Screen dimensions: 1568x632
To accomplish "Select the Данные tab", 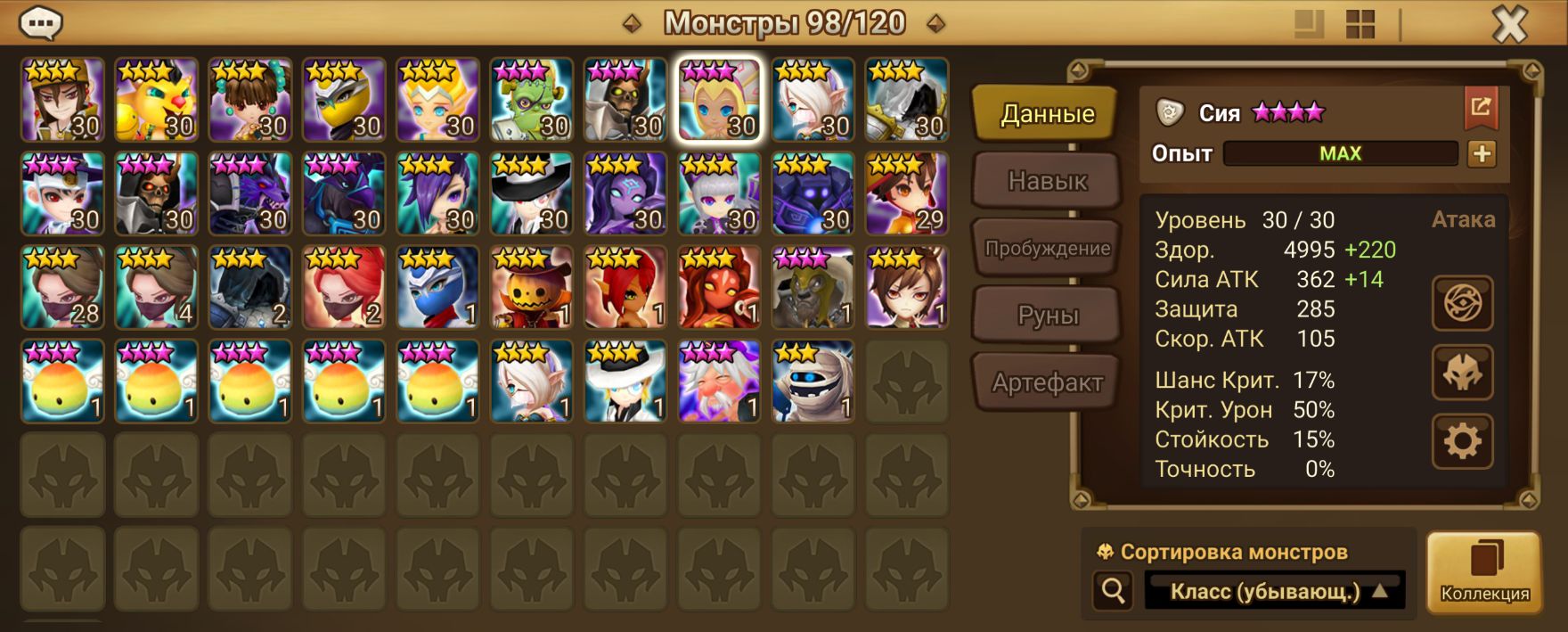I will pyautogui.click(x=1047, y=114).
